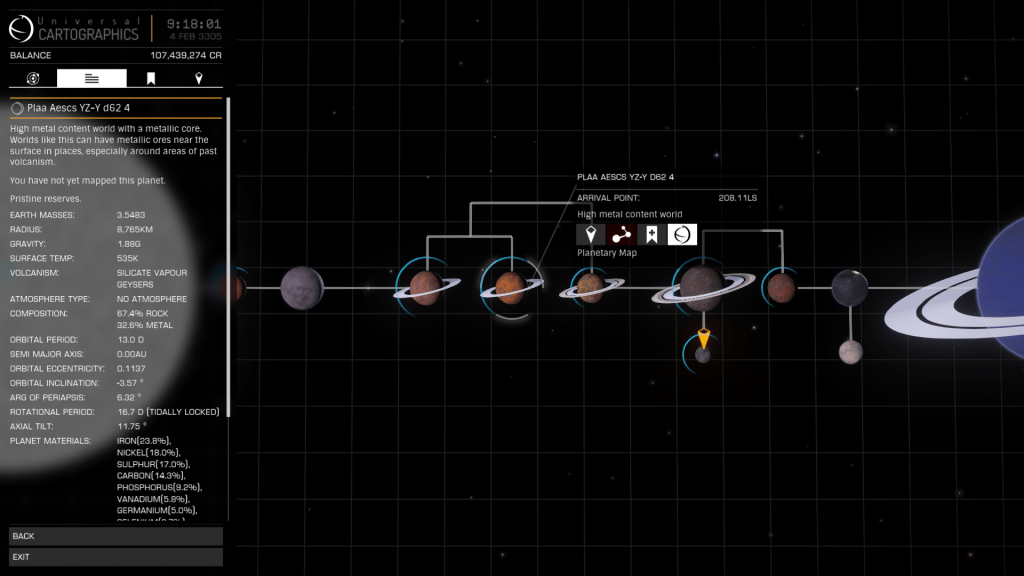This screenshot has width=1024, height=576.
Task: Open the map pin locations tab
Action: pos(198,78)
